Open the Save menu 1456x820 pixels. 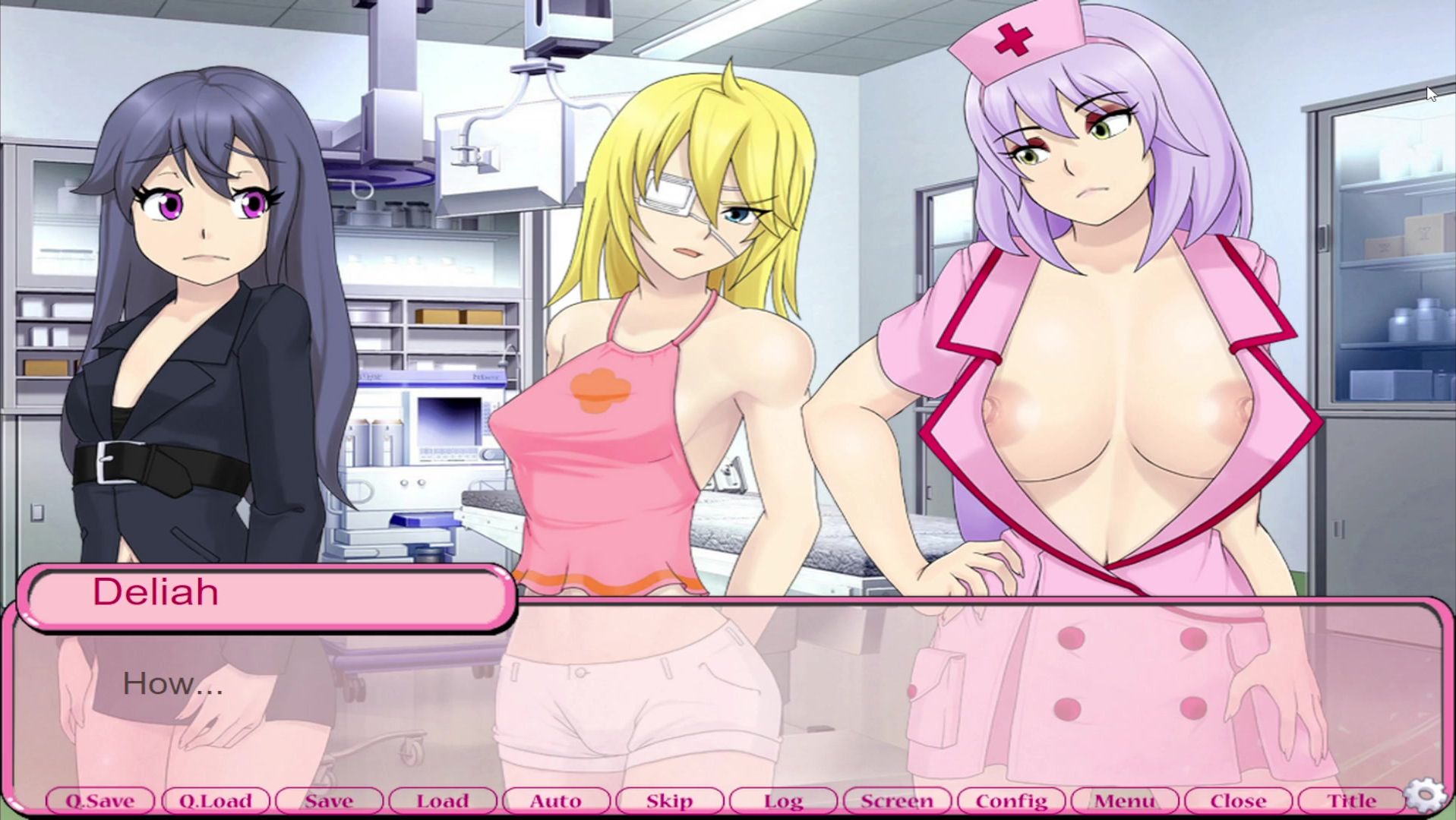(x=329, y=801)
